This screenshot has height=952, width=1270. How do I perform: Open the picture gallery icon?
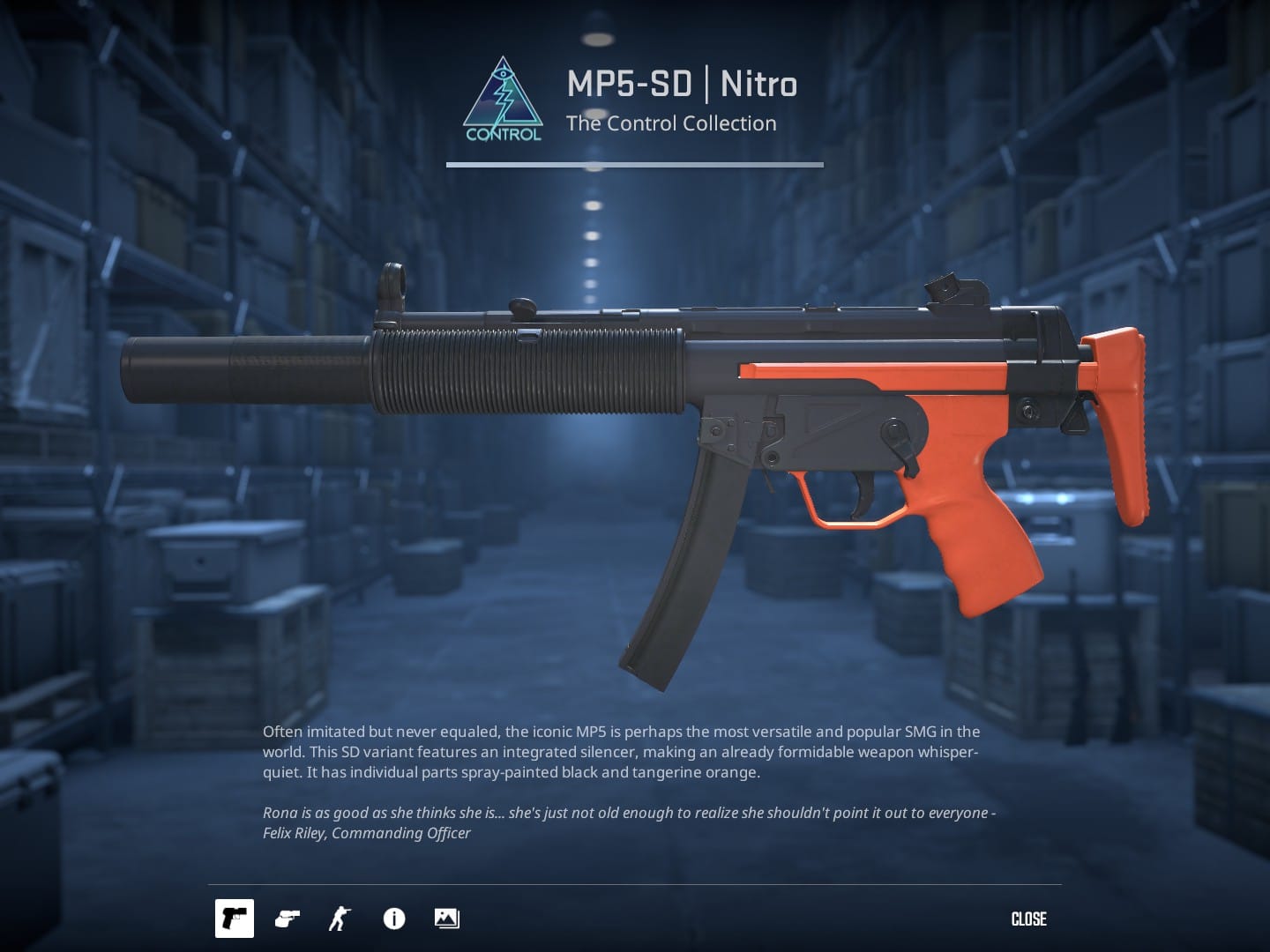click(x=446, y=919)
